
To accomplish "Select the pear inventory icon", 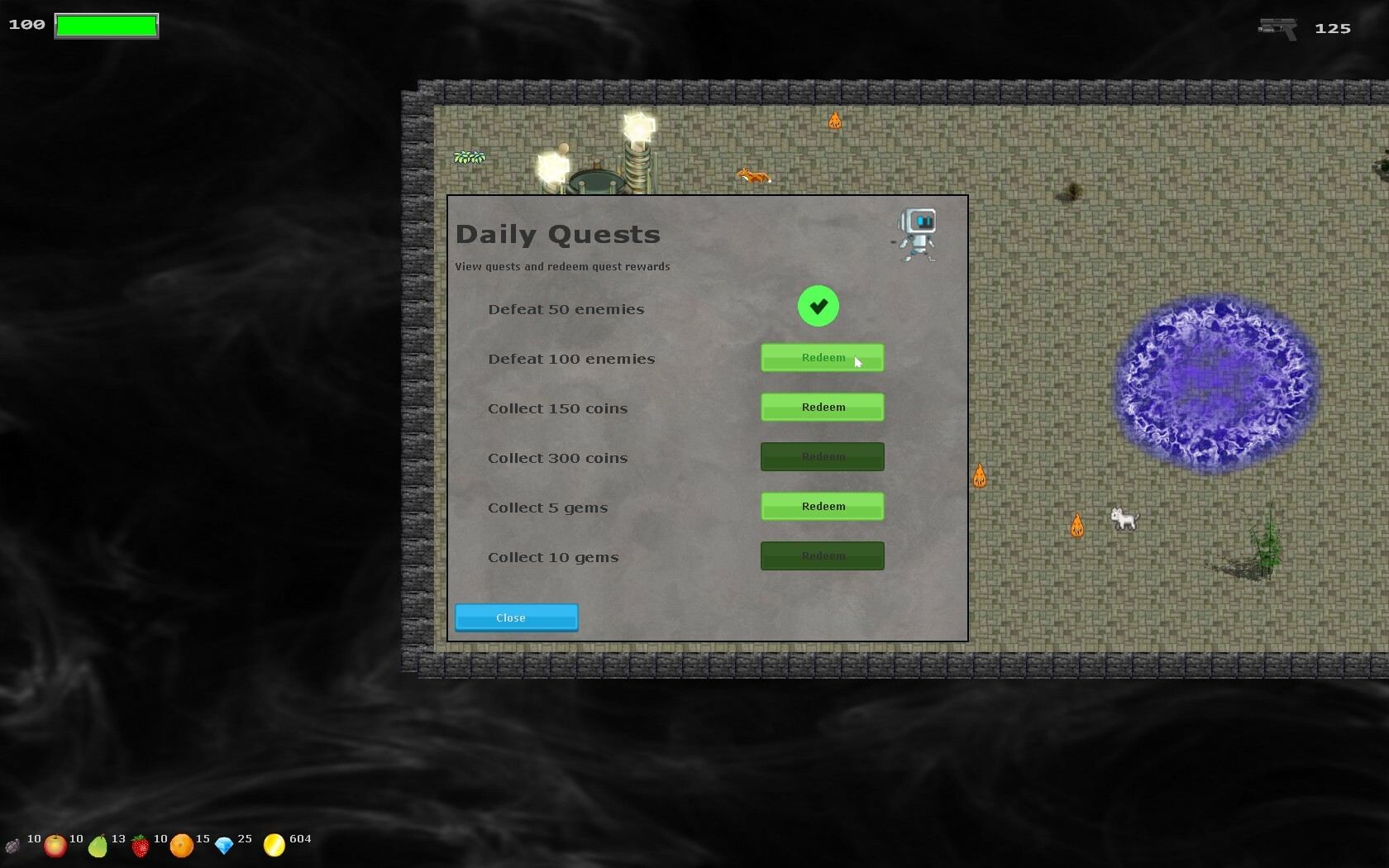I will pyautogui.click(x=98, y=846).
